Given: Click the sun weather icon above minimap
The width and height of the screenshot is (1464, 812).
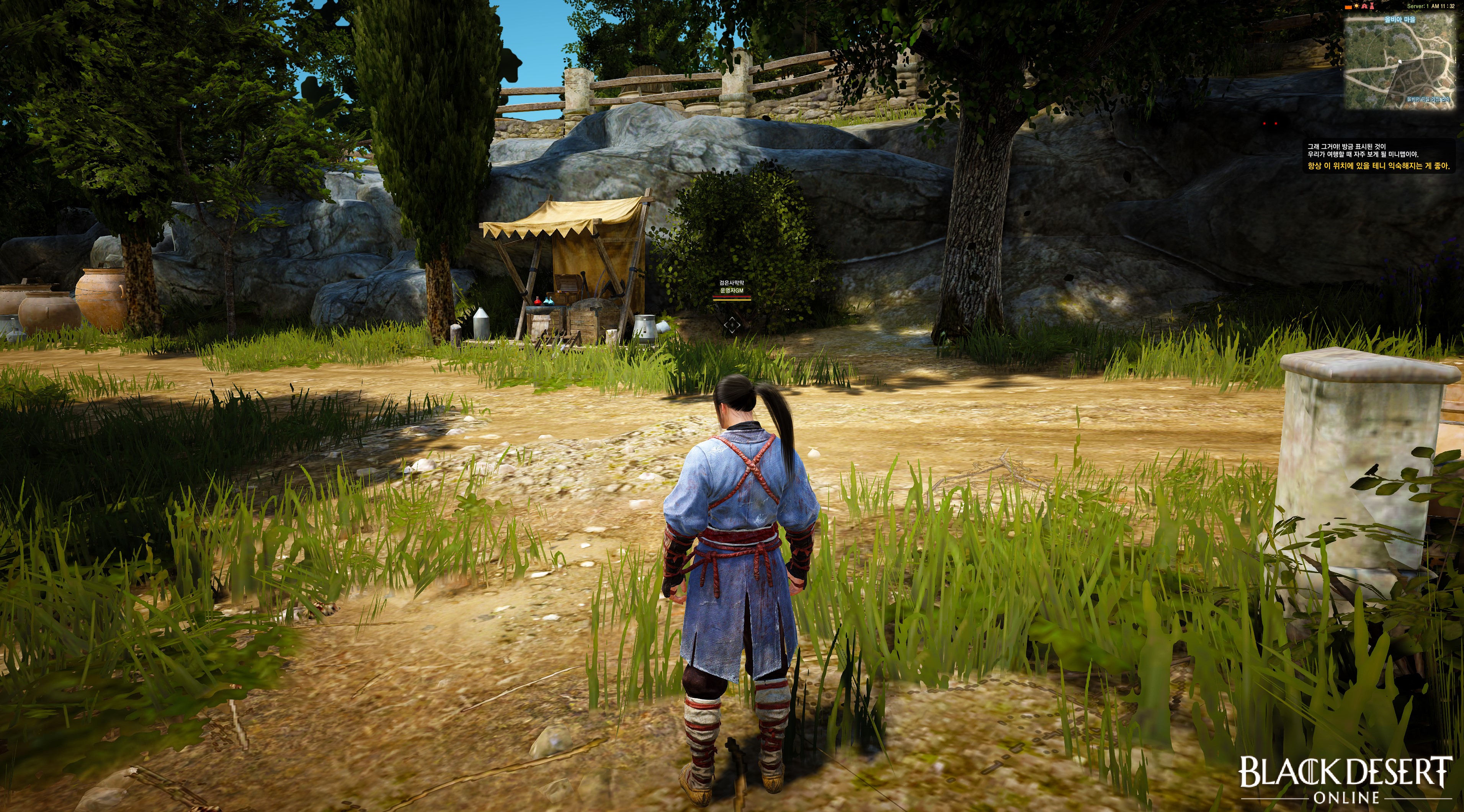Looking at the screenshot, I should 1356,6.
